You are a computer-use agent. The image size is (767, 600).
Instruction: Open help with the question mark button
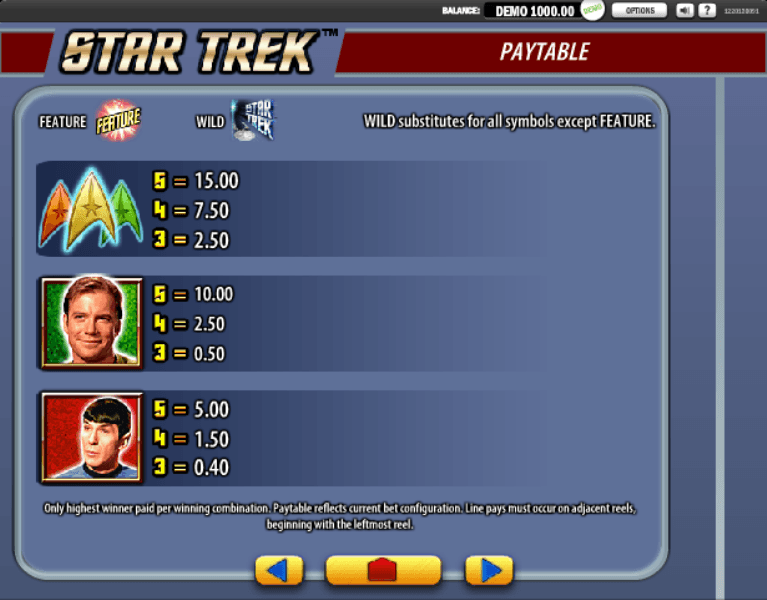707,10
